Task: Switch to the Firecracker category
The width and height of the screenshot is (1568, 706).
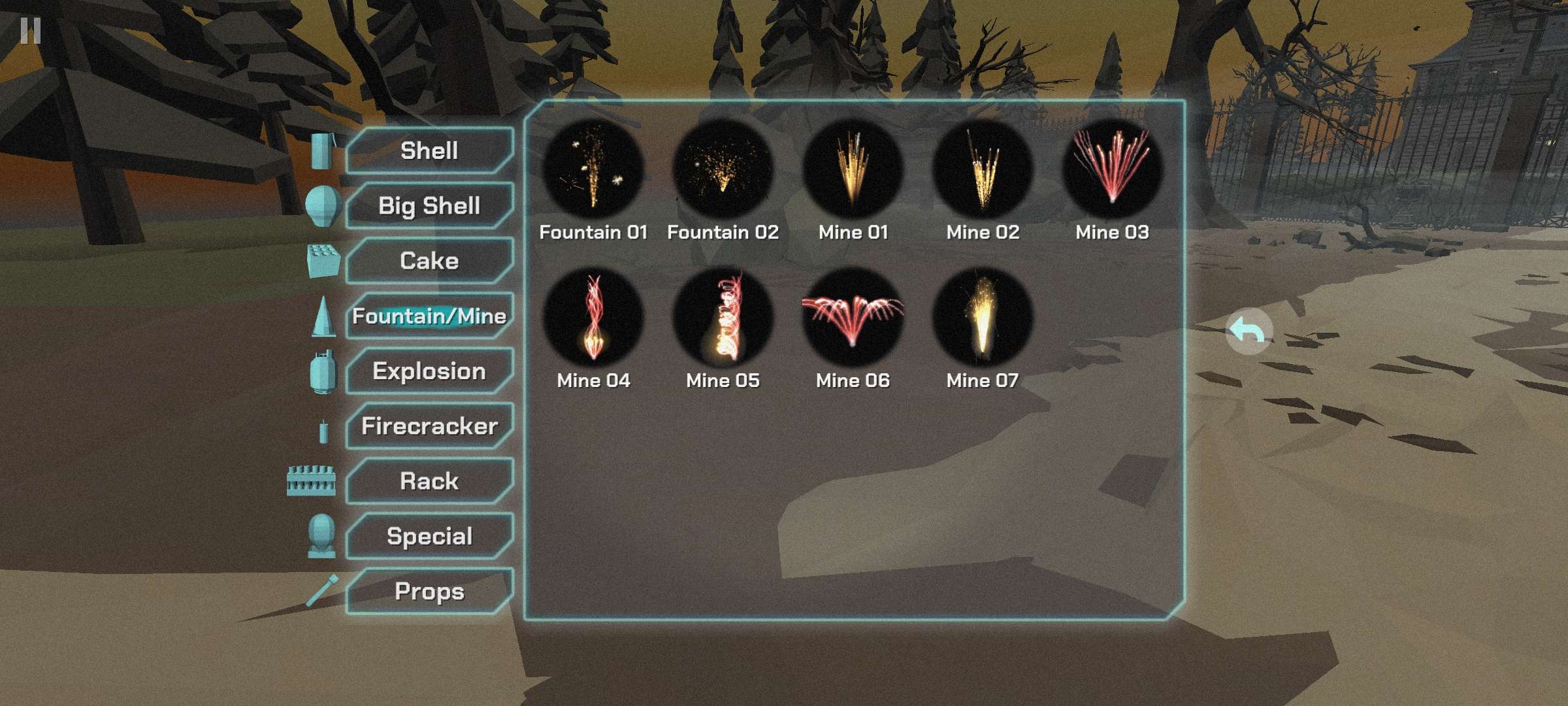Action: (429, 426)
